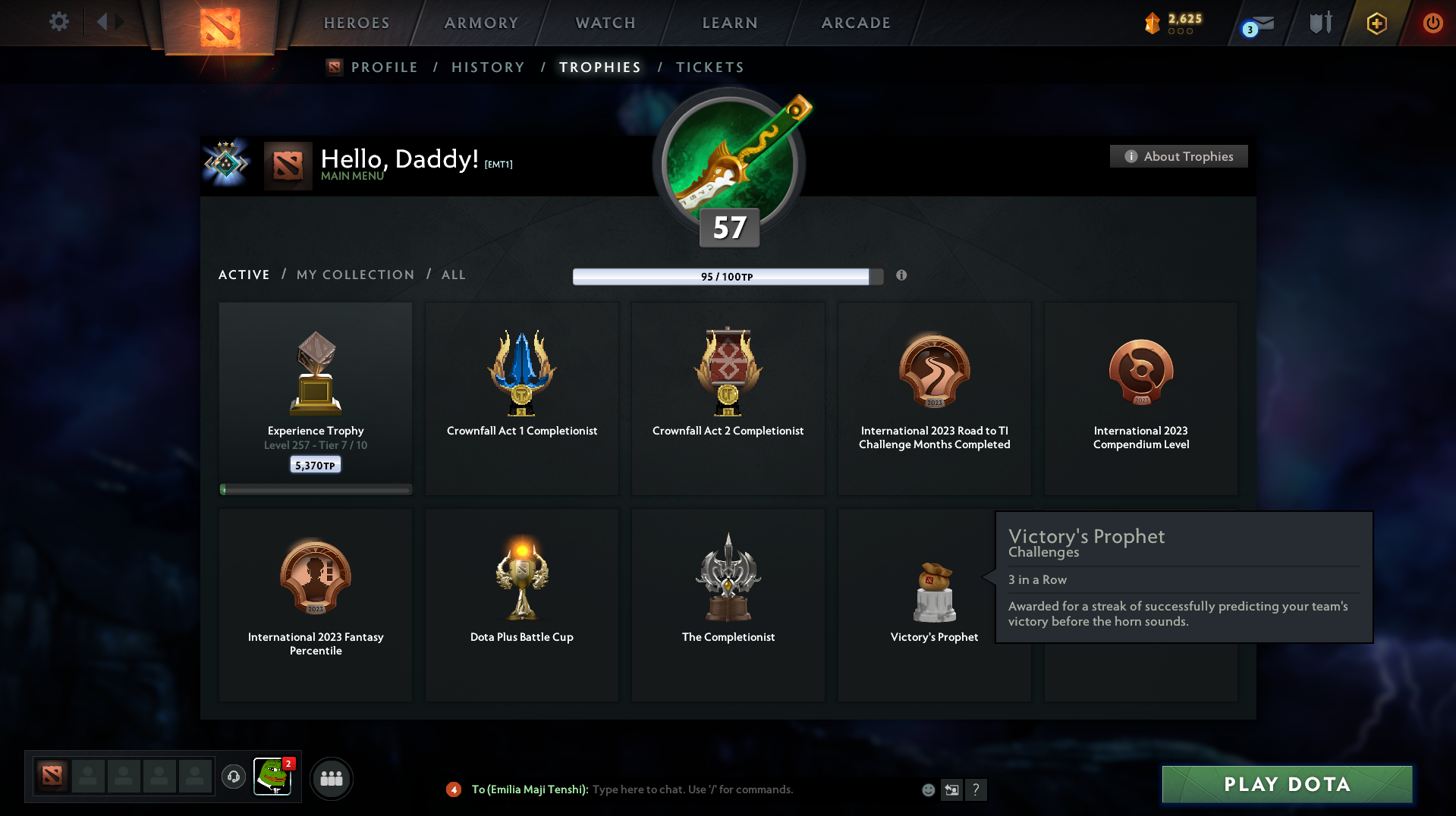Open the trophy points info tooltip icon
Image resolution: width=1456 pixels, height=816 pixels.
[902, 276]
